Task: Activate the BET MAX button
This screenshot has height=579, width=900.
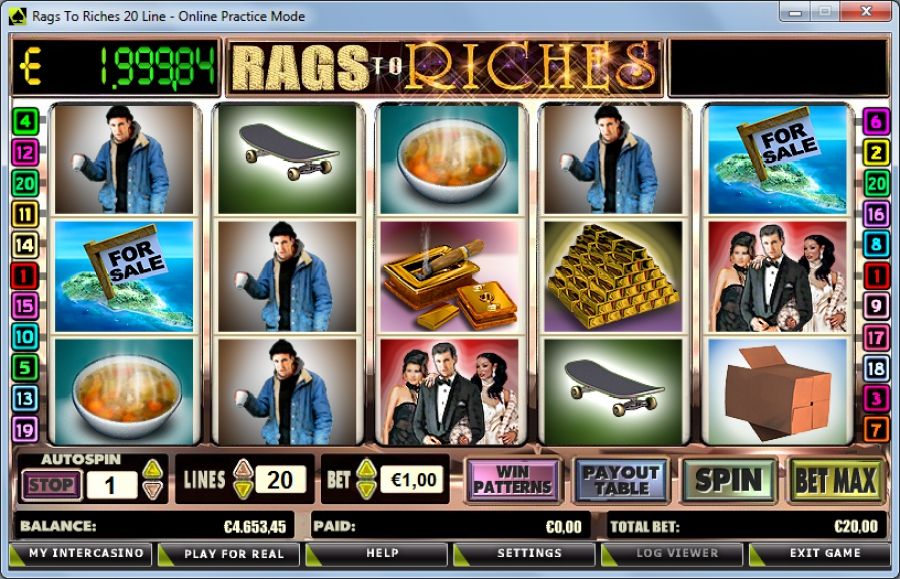Action: pos(835,481)
